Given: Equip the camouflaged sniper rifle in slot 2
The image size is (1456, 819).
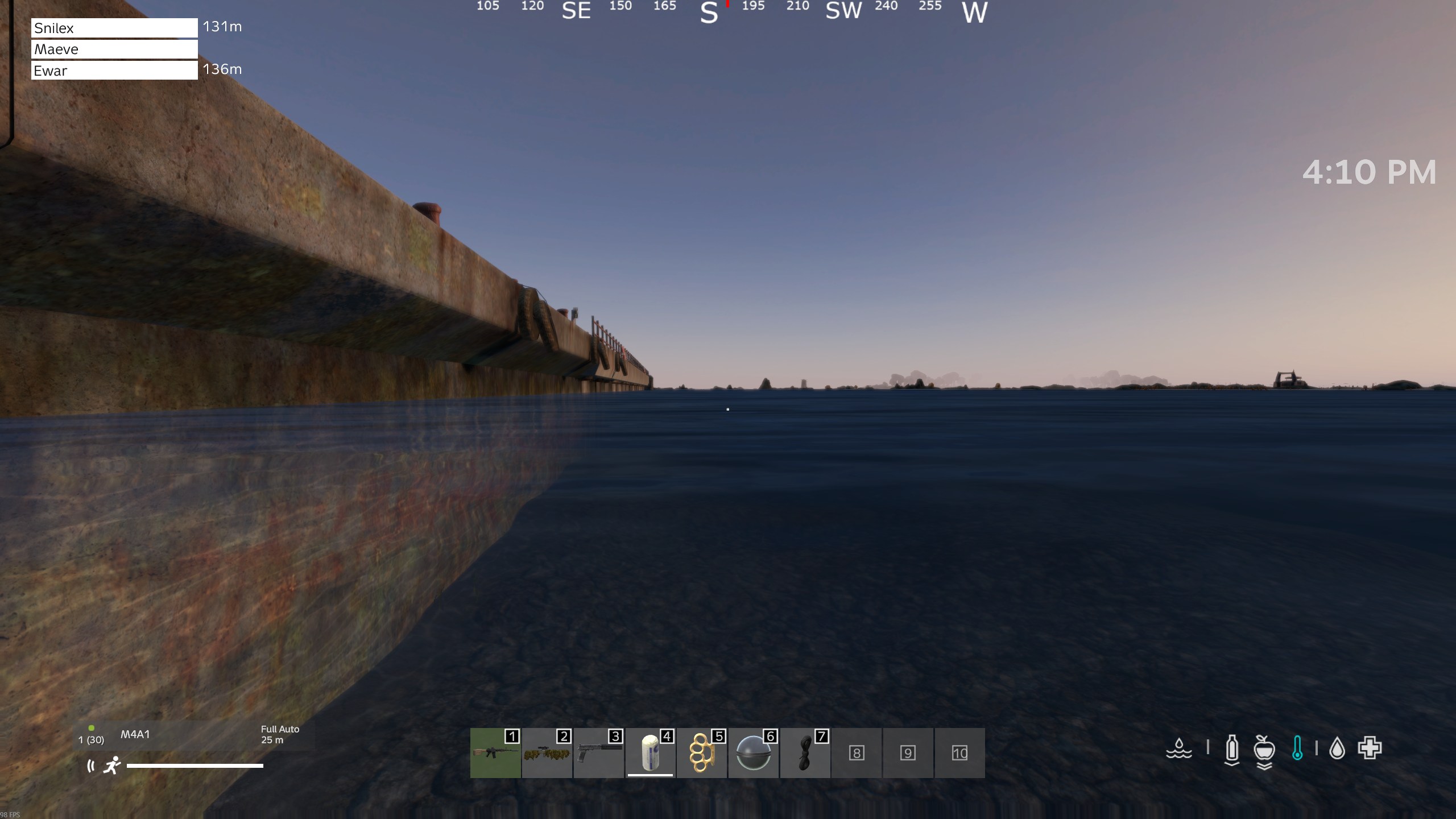Looking at the screenshot, I should coord(547,752).
